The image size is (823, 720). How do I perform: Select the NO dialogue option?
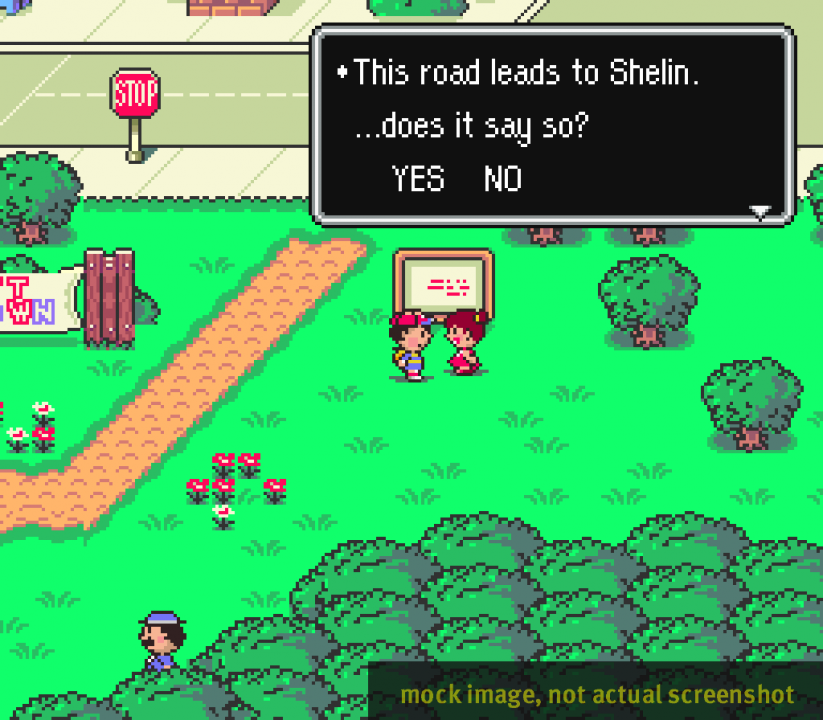click(x=503, y=179)
